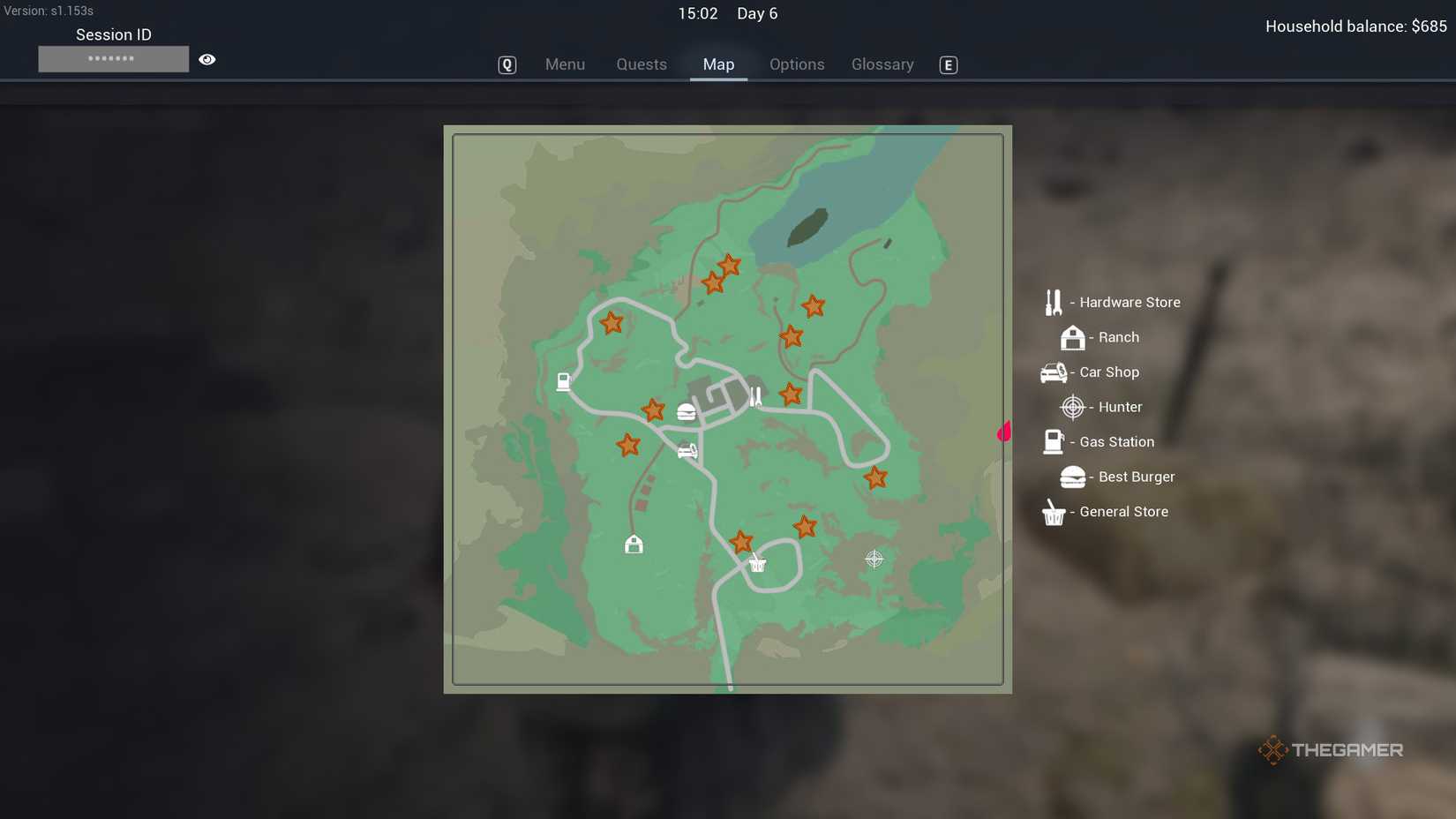Image resolution: width=1456 pixels, height=819 pixels.
Task: Click the Ranch barn icon on the map
Action: (x=634, y=545)
